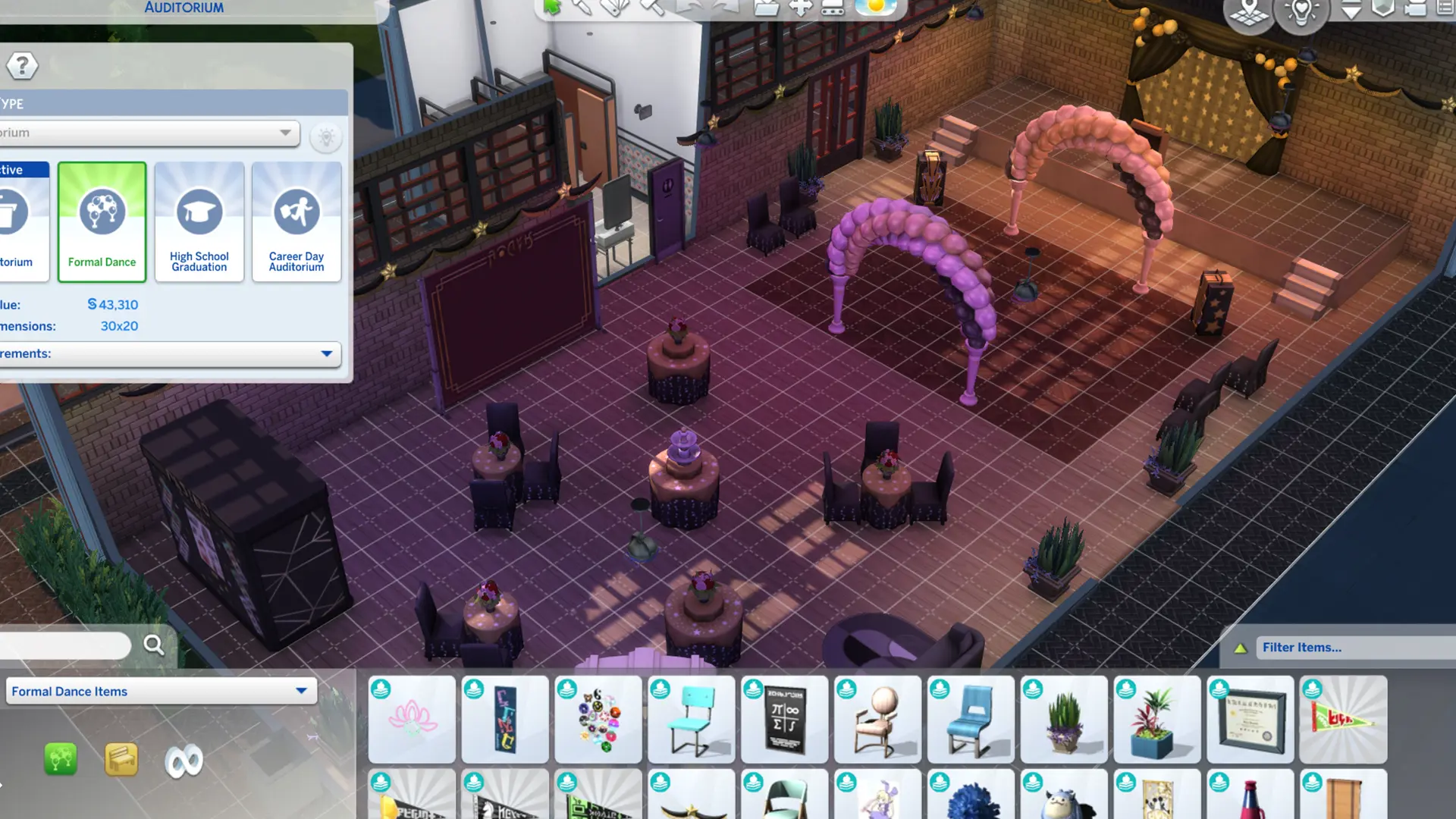Select the Sledgehammer tool

point(650,8)
